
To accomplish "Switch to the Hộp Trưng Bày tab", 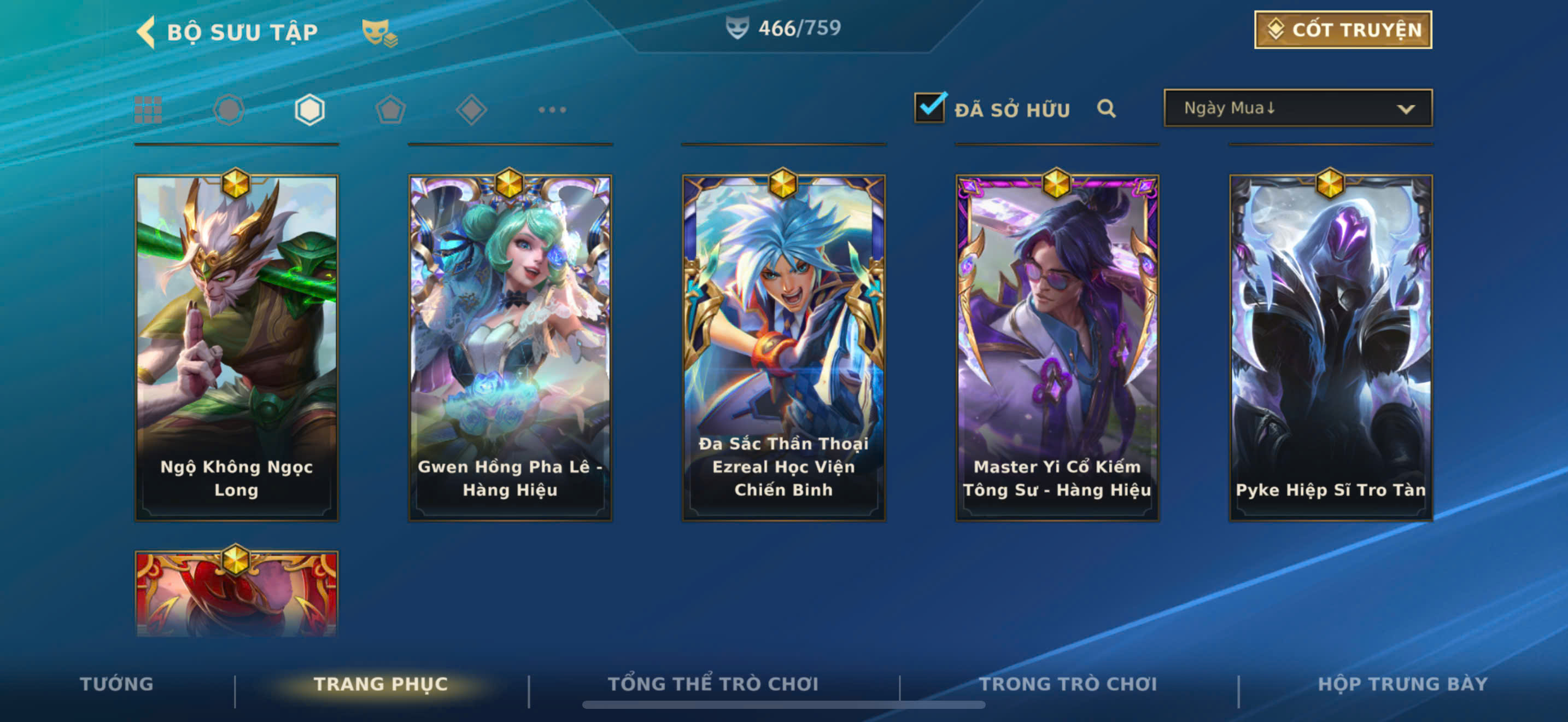I will (1402, 684).
